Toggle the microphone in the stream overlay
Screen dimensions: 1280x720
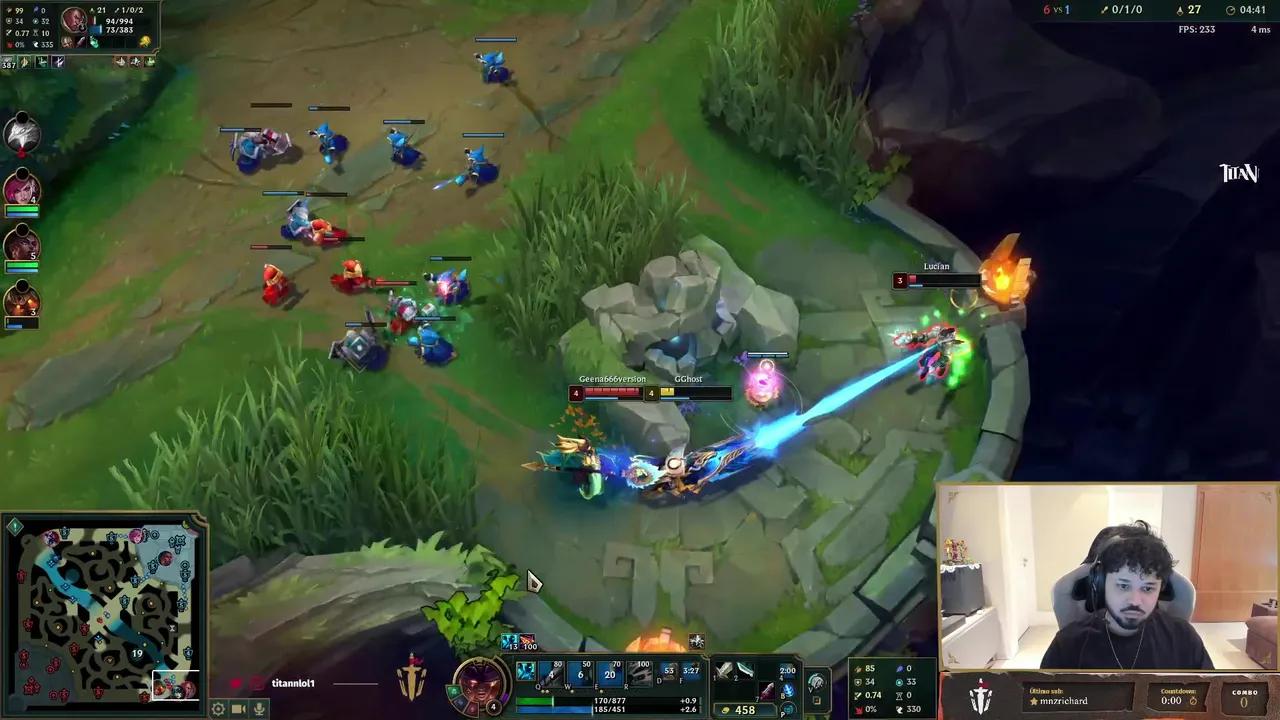tap(259, 709)
